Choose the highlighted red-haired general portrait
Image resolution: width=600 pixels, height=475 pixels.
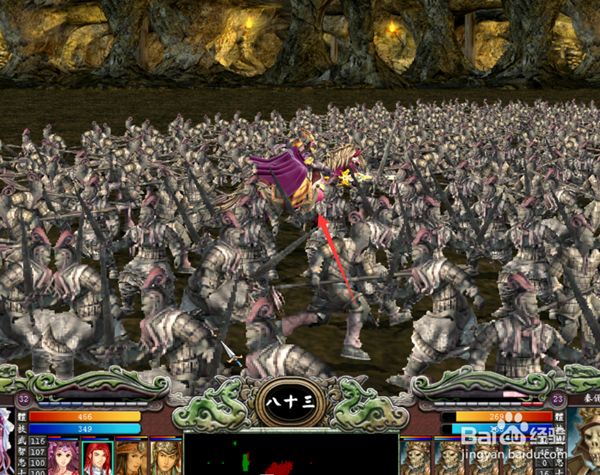[97, 456]
